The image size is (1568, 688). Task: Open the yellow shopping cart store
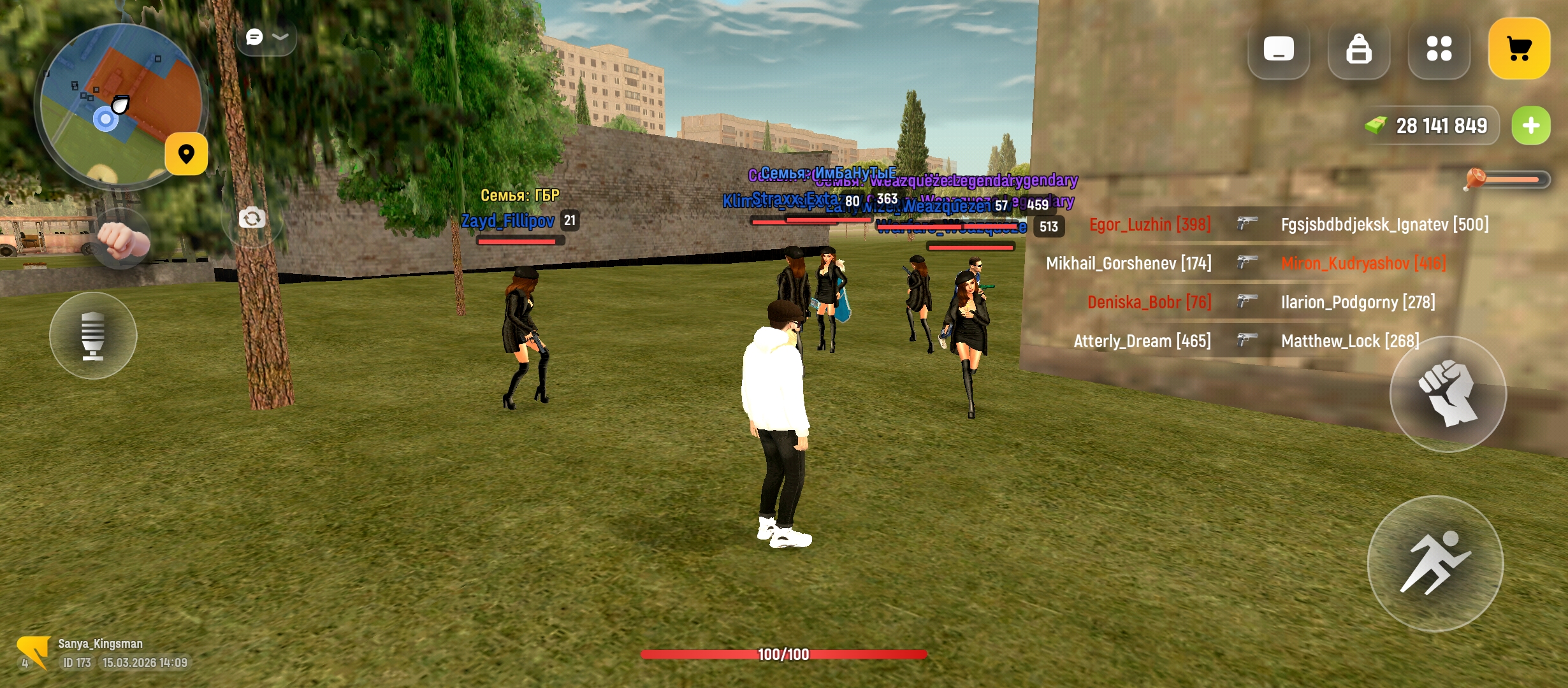[1519, 49]
